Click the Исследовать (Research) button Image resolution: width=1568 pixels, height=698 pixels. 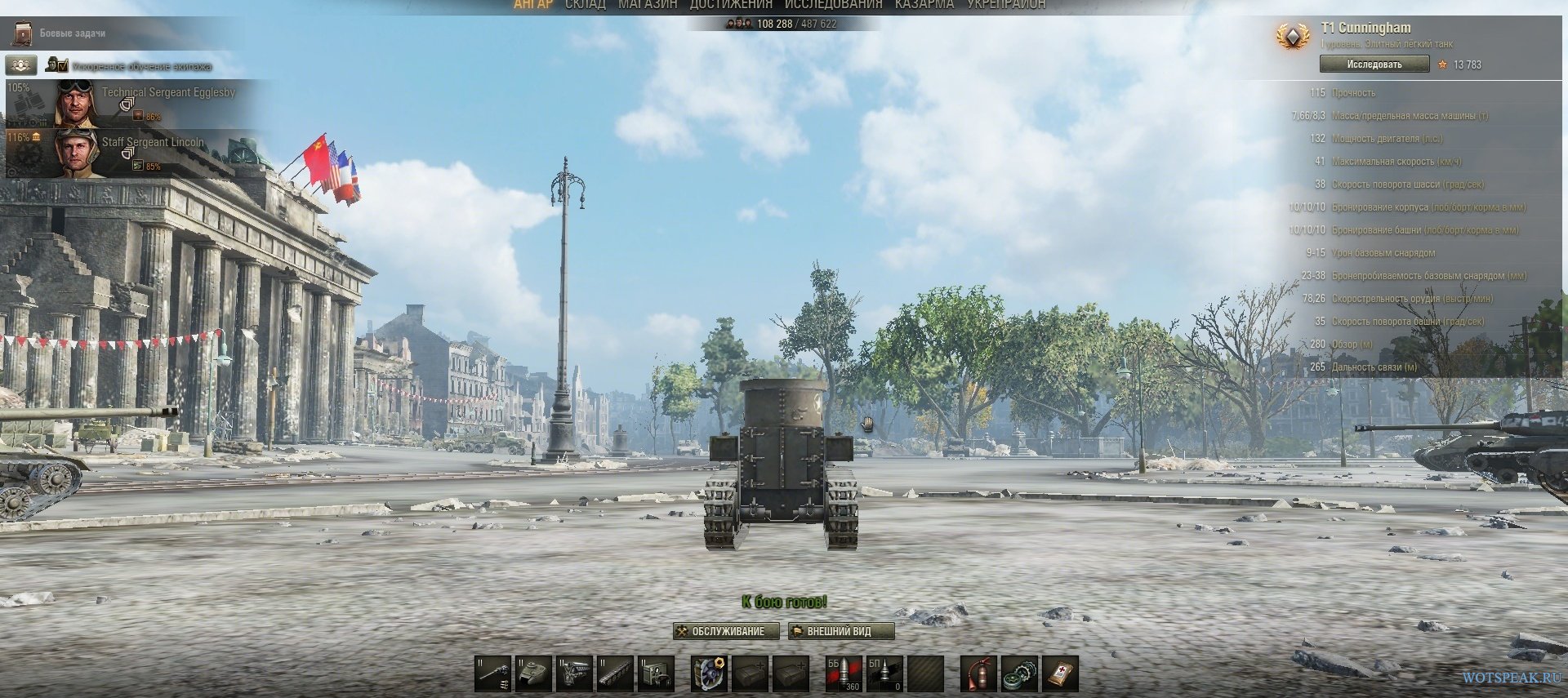click(x=1374, y=64)
